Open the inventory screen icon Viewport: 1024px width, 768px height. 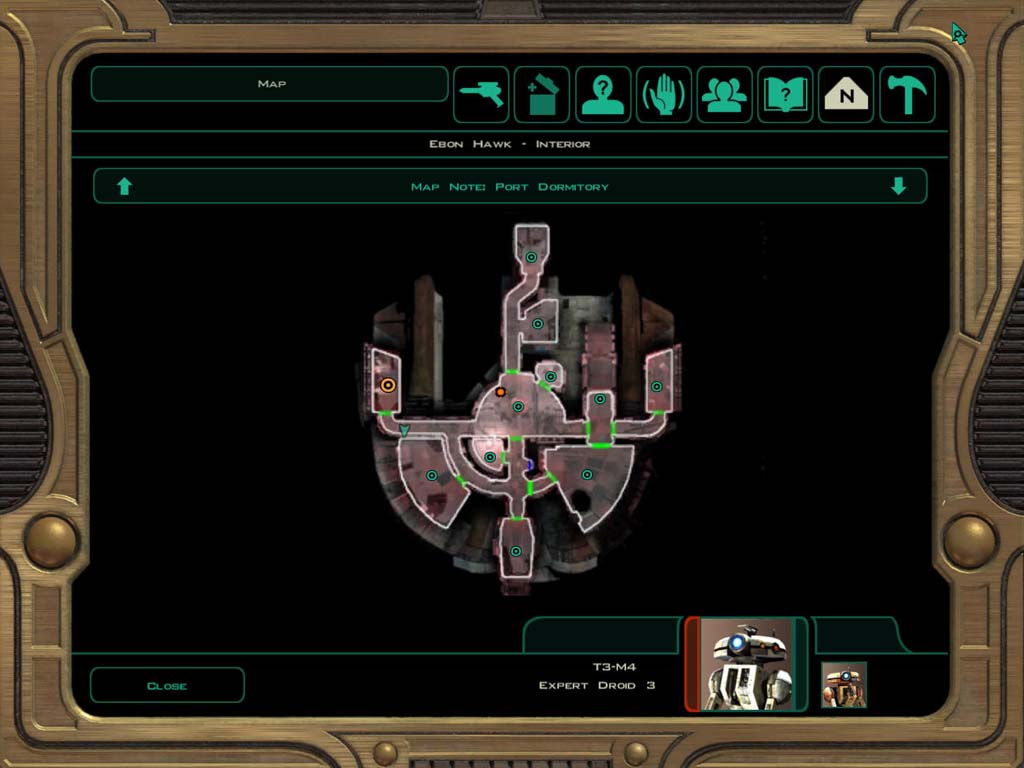click(x=542, y=95)
